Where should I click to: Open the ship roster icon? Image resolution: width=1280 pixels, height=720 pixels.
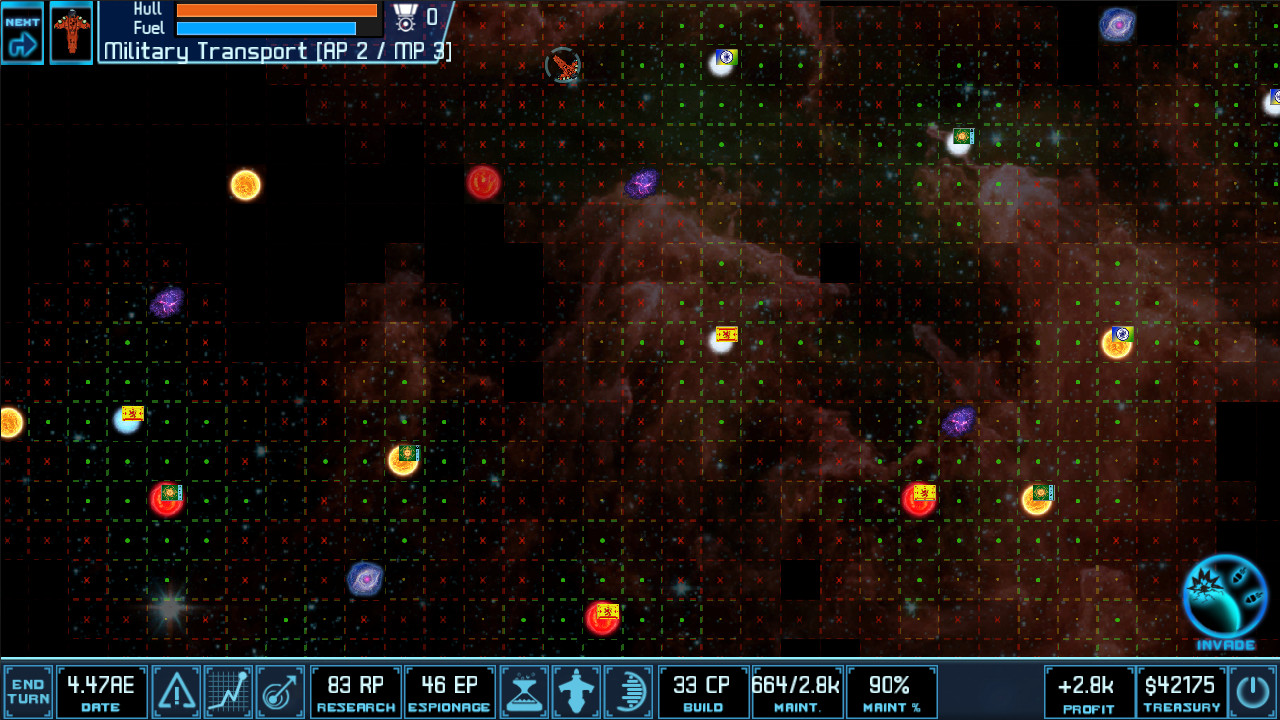(x=577, y=691)
